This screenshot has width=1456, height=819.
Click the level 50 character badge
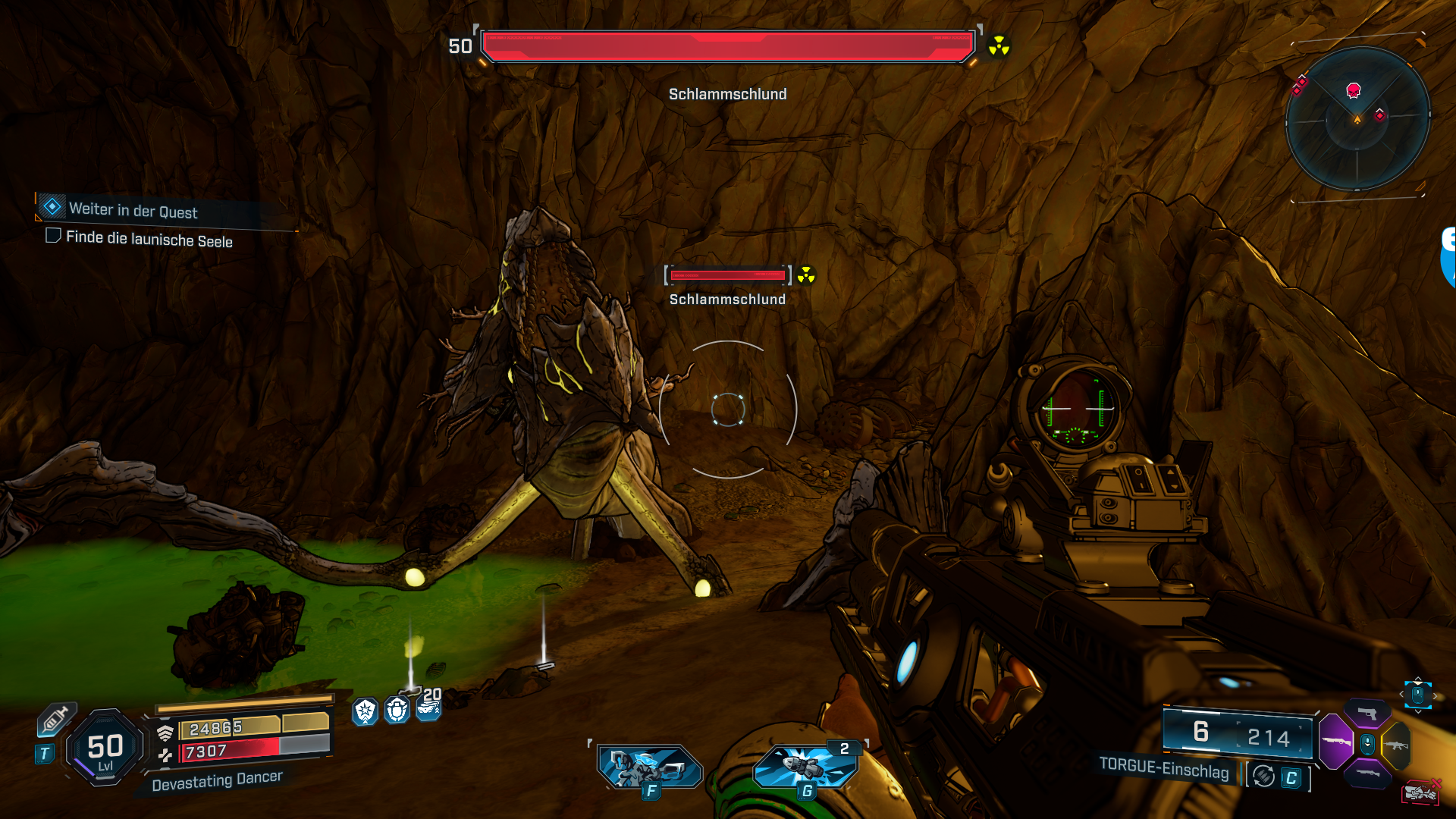(105, 748)
